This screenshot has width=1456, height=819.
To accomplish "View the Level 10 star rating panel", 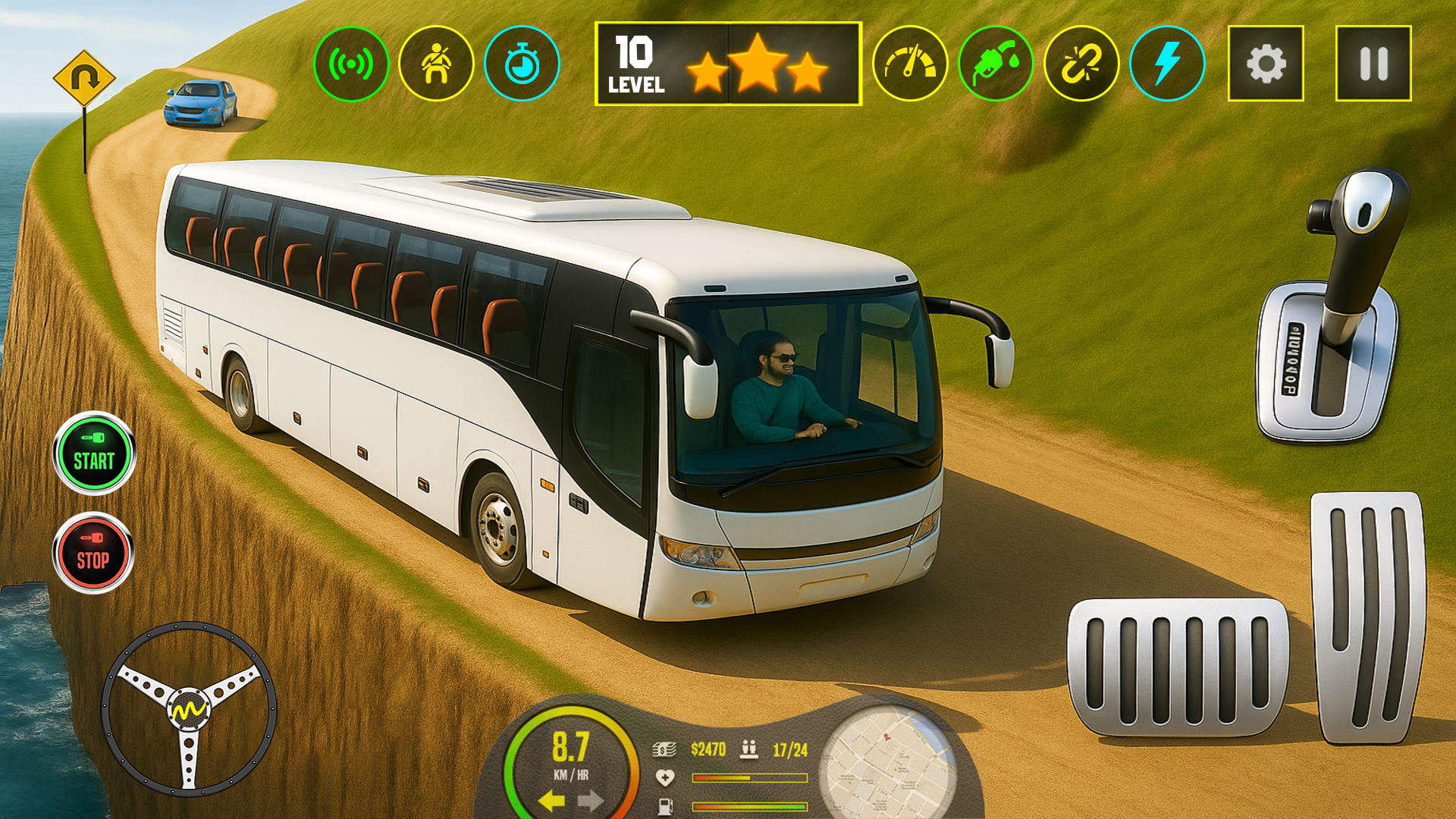I will (730, 62).
